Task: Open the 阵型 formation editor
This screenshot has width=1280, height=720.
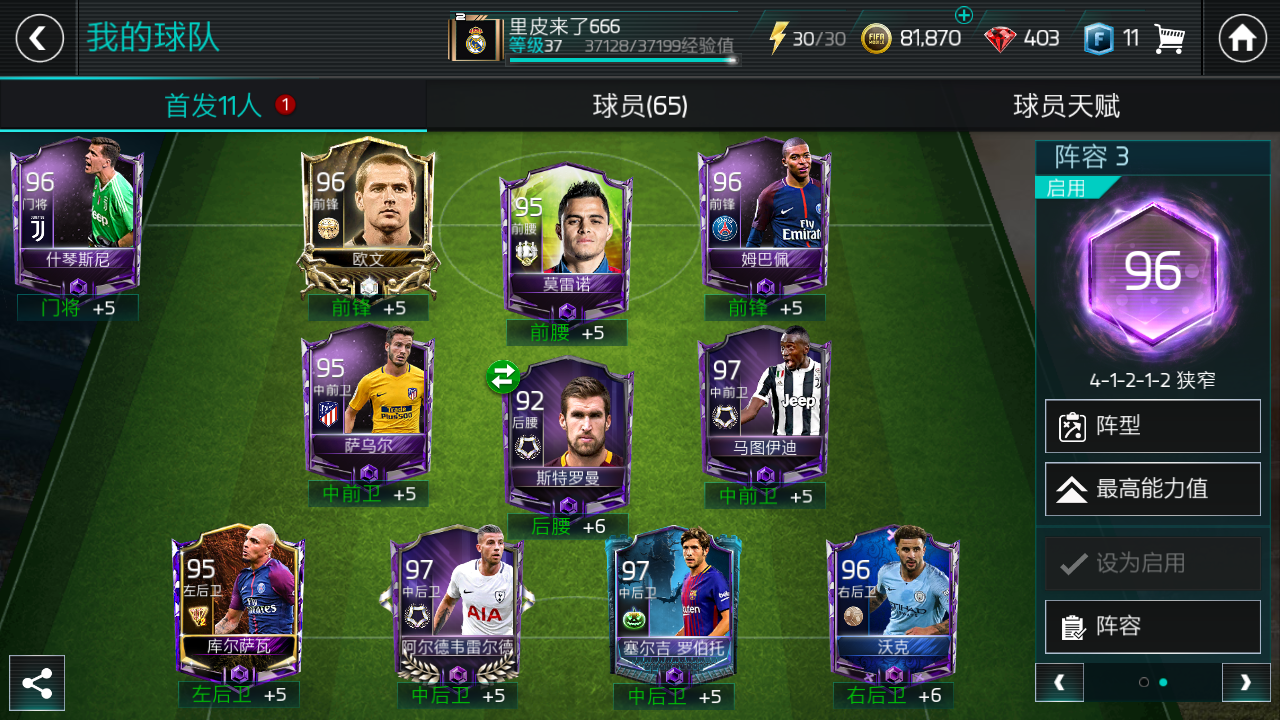Action: tap(1152, 426)
